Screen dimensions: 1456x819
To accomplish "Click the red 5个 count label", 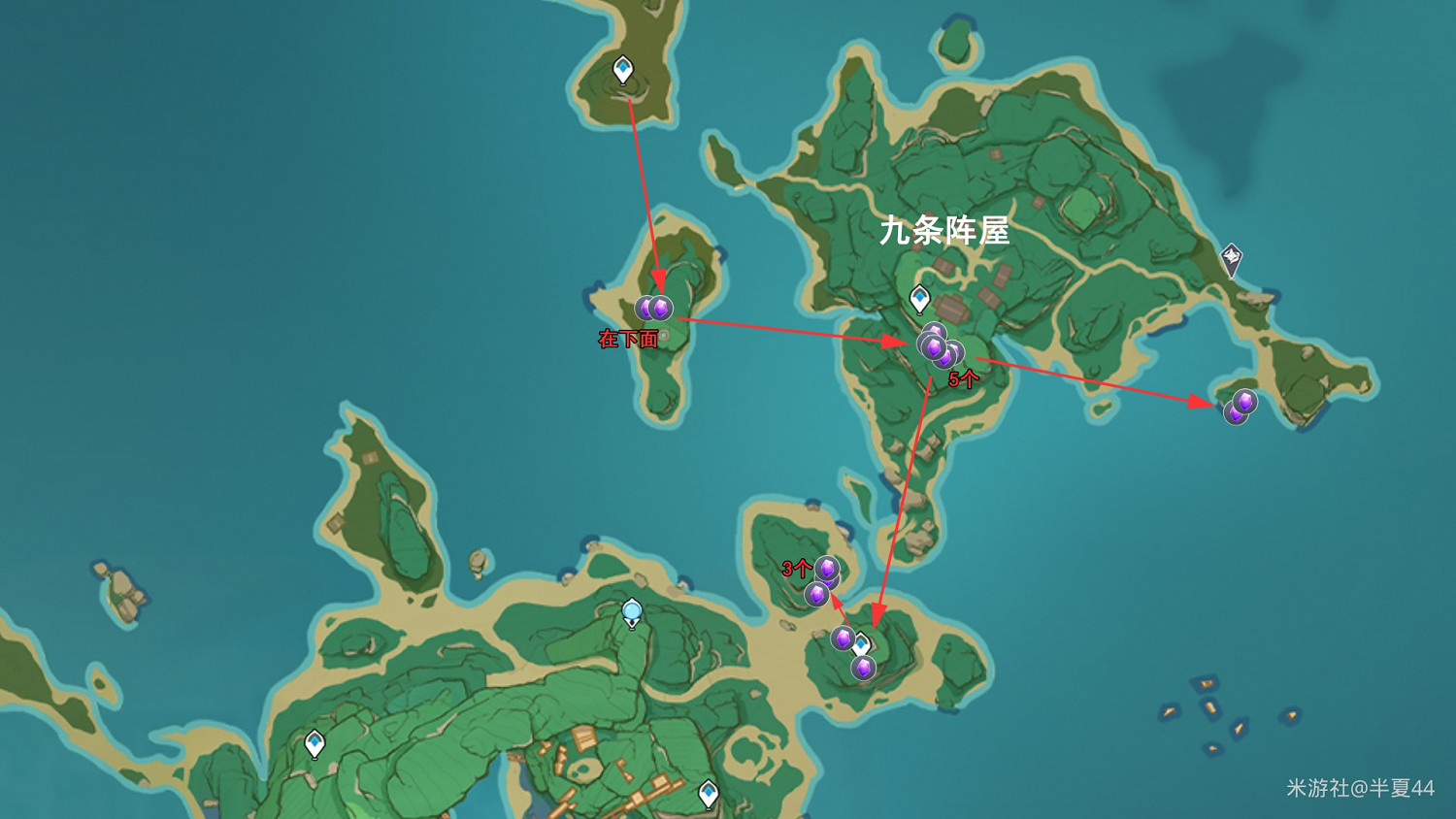I will pyautogui.click(x=963, y=377).
